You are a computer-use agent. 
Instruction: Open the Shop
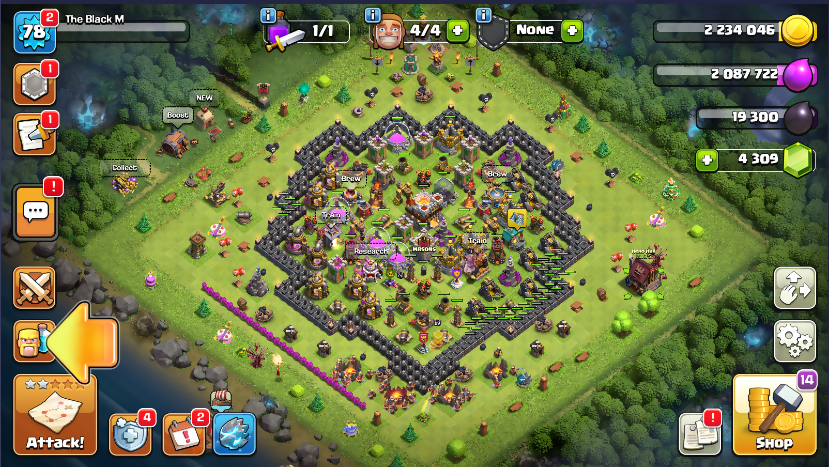[773, 415]
